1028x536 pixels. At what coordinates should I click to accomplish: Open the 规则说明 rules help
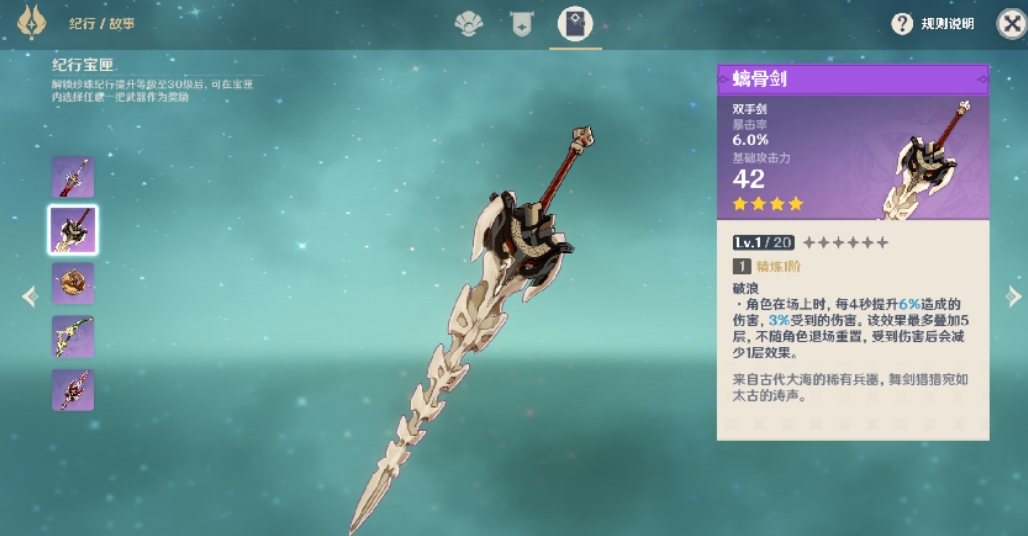(x=934, y=24)
